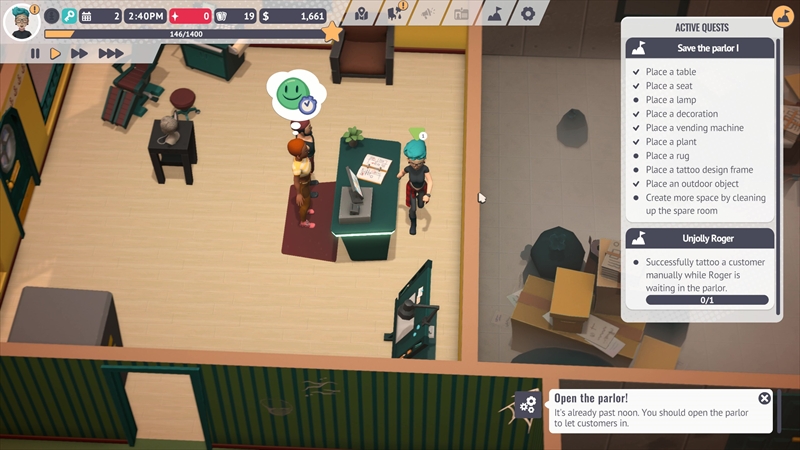Toggle the active quests panel button
Image resolution: width=800 pixels, height=450 pixels.
(782, 18)
